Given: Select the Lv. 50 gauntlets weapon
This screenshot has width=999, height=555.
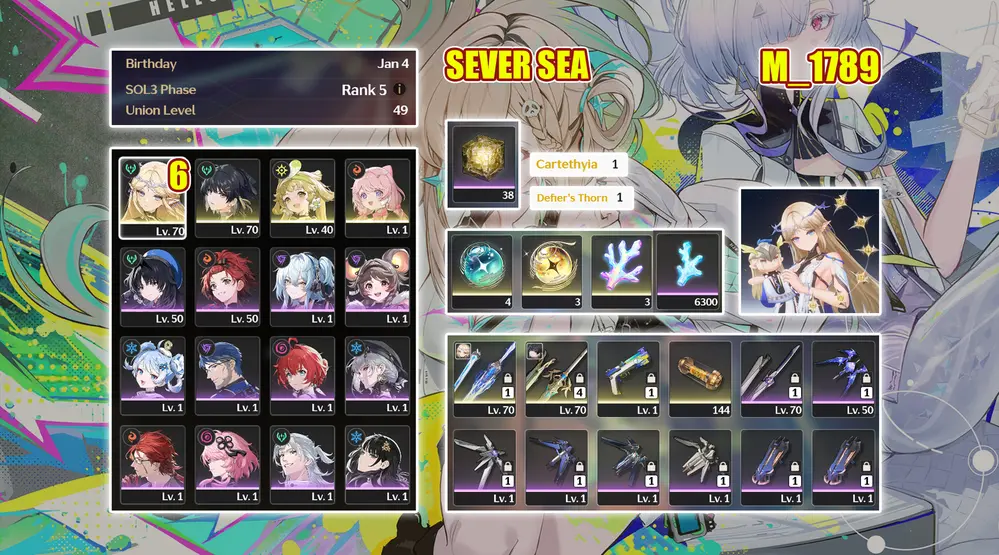Looking at the screenshot, I should [845, 379].
